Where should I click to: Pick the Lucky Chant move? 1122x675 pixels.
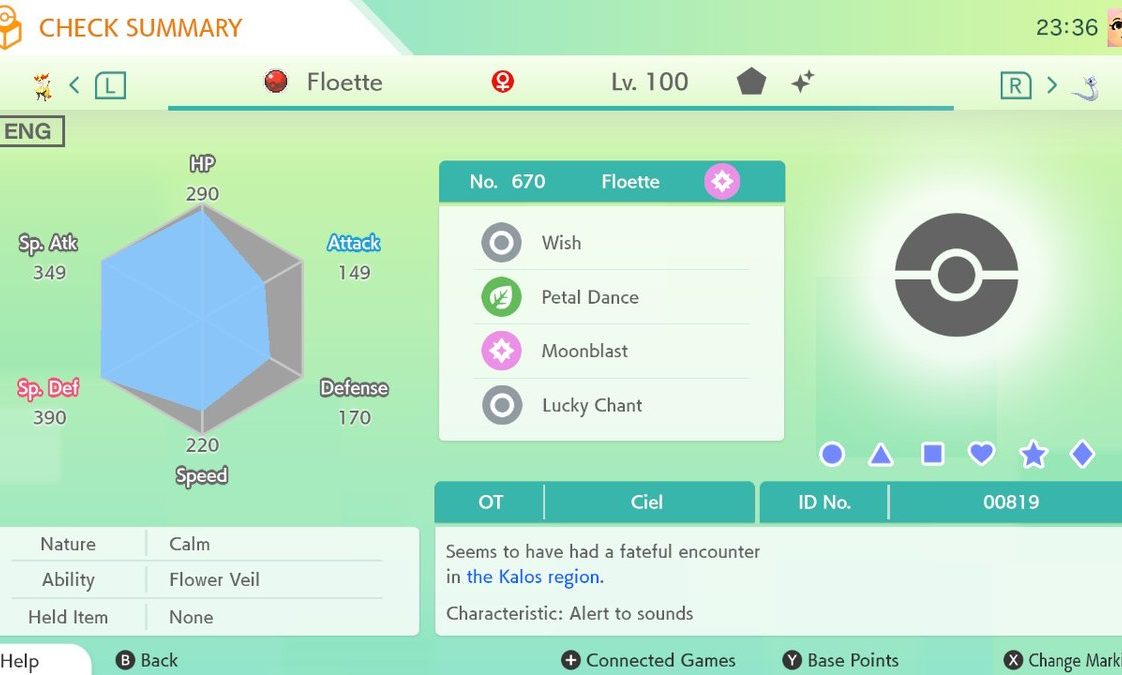(610, 405)
